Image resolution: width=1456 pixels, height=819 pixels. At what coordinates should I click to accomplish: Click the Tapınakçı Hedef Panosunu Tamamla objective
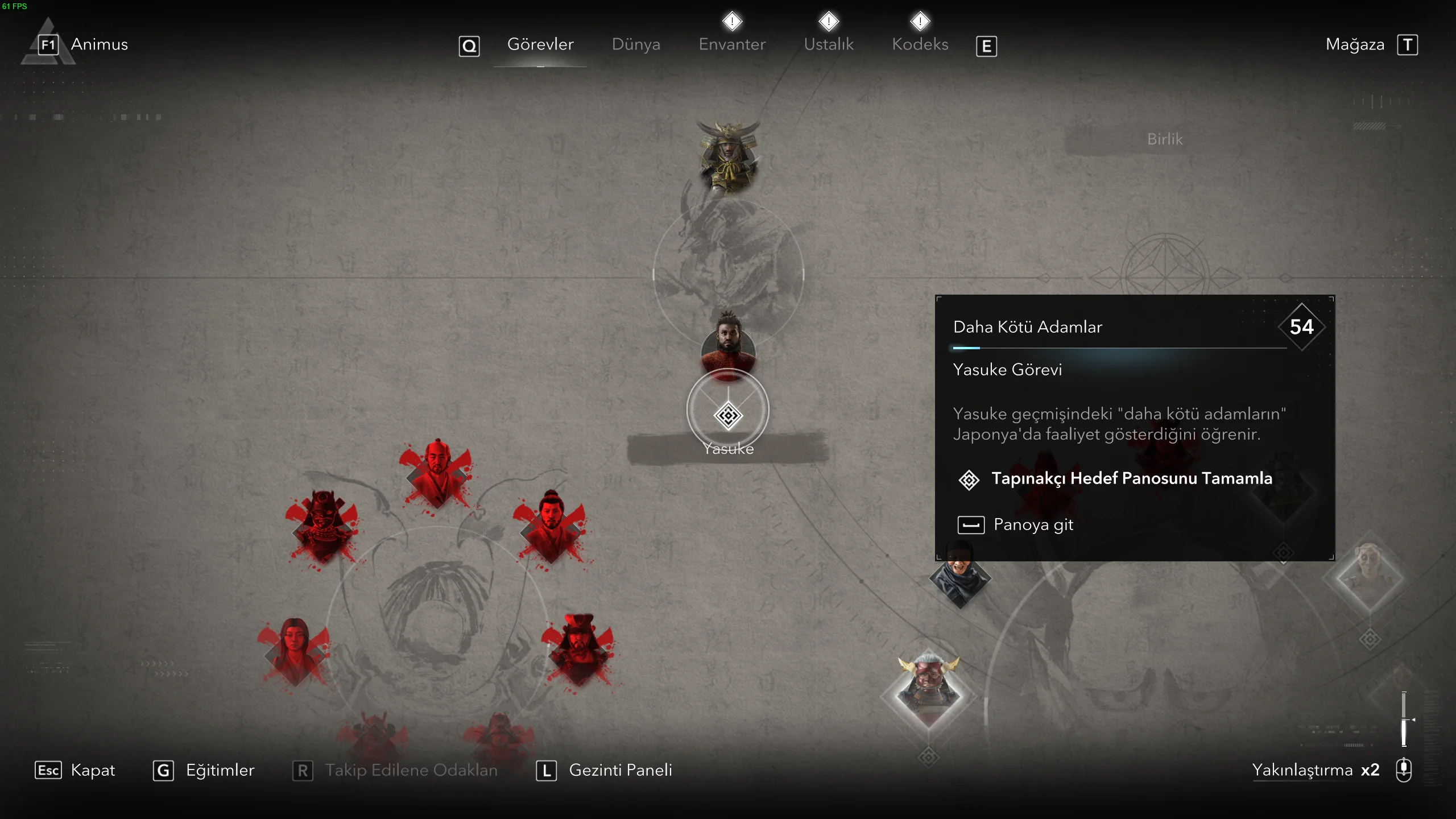click(x=1131, y=479)
